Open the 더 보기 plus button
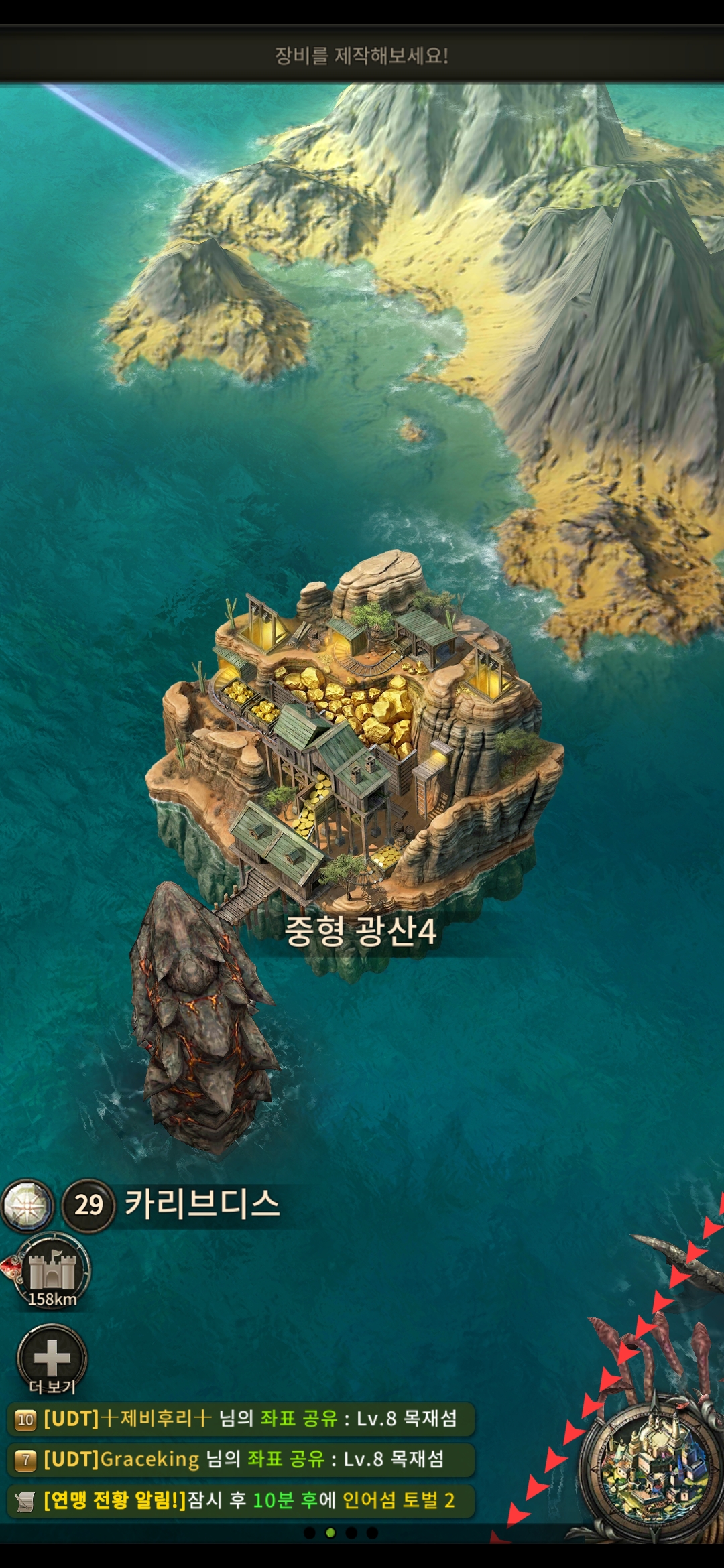 click(x=52, y=1358)
